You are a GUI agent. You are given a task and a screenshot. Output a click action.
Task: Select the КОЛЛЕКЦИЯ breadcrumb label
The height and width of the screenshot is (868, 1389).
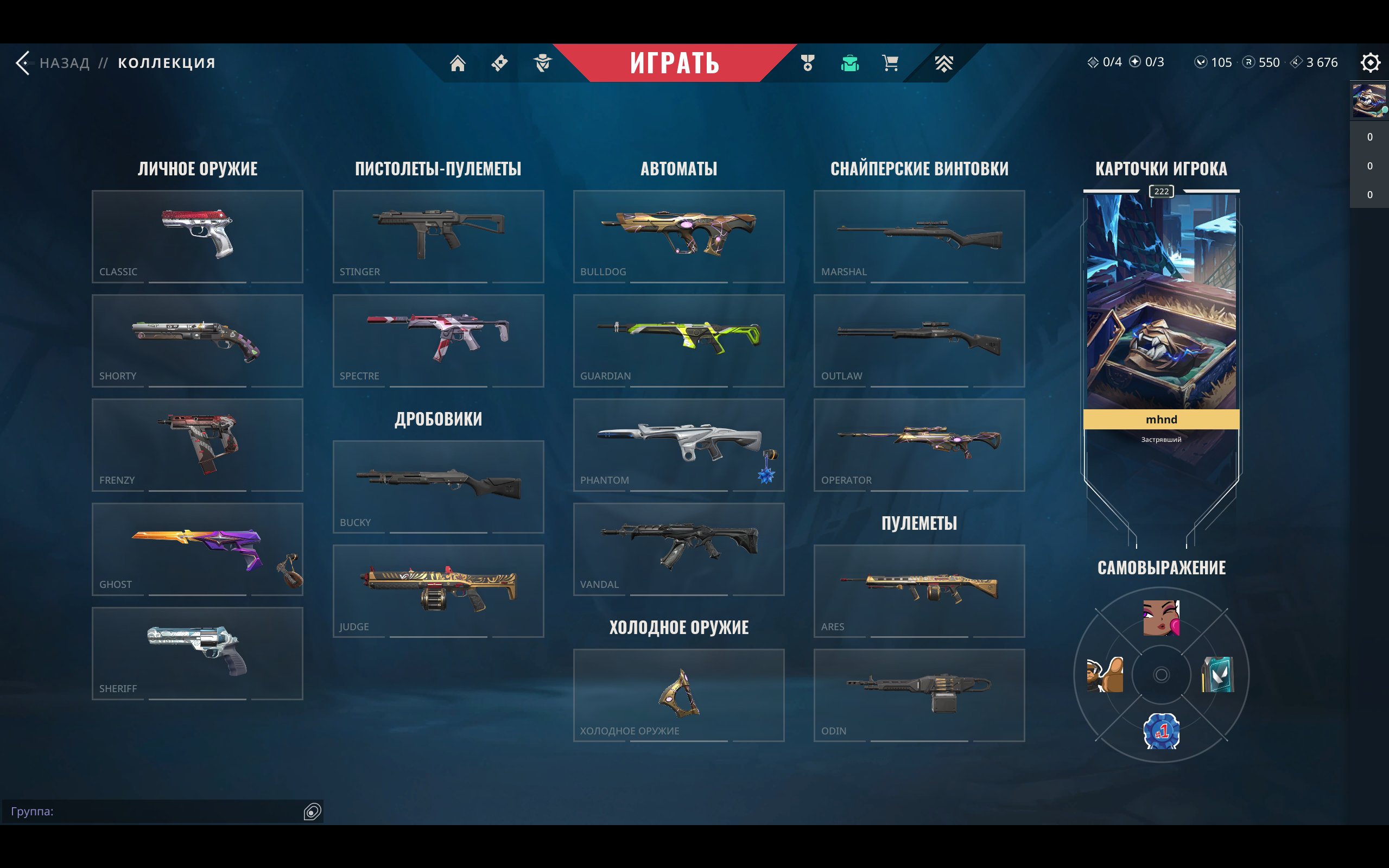[166, 62]
